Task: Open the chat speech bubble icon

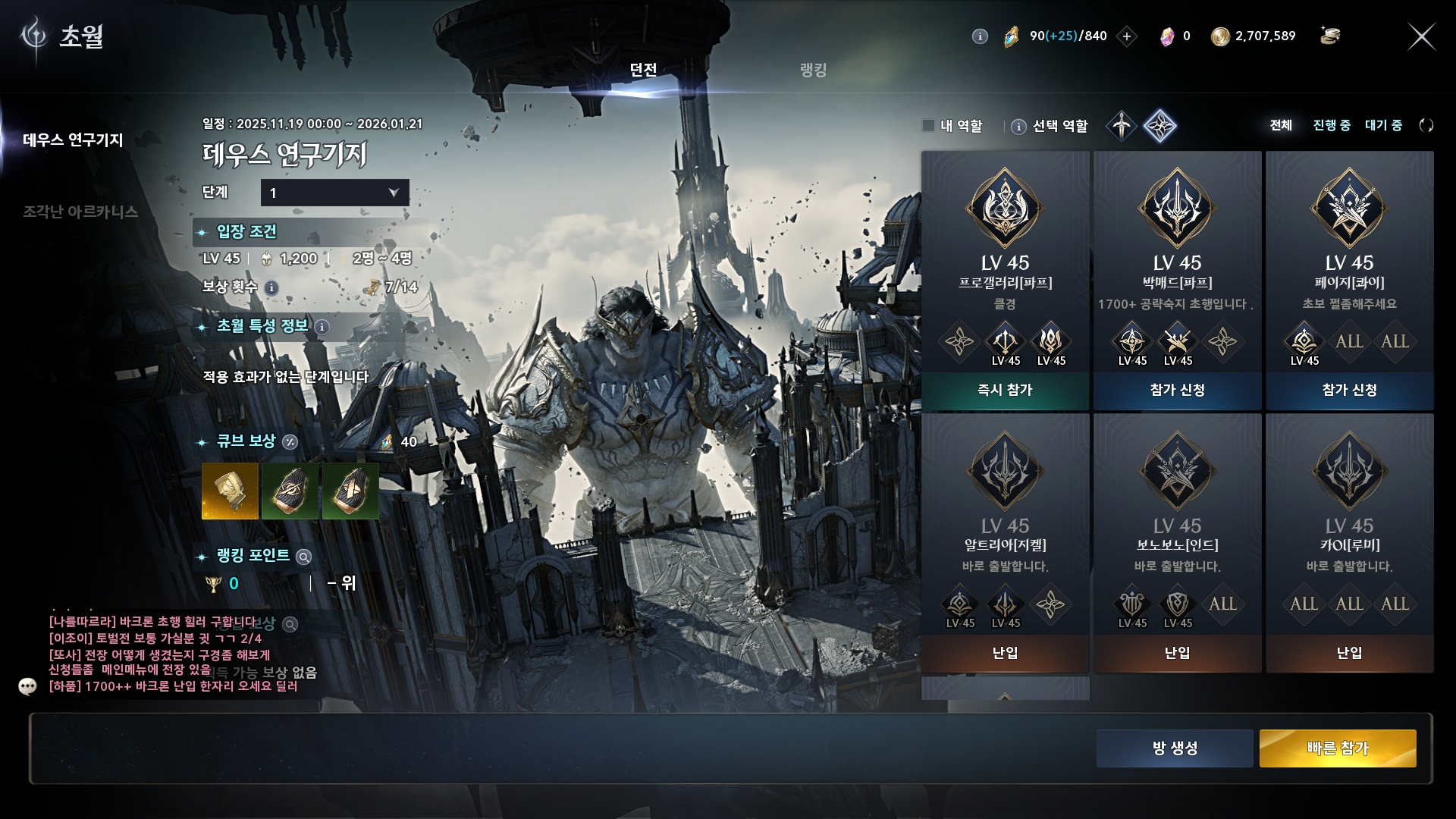Action: pos(28,686)
